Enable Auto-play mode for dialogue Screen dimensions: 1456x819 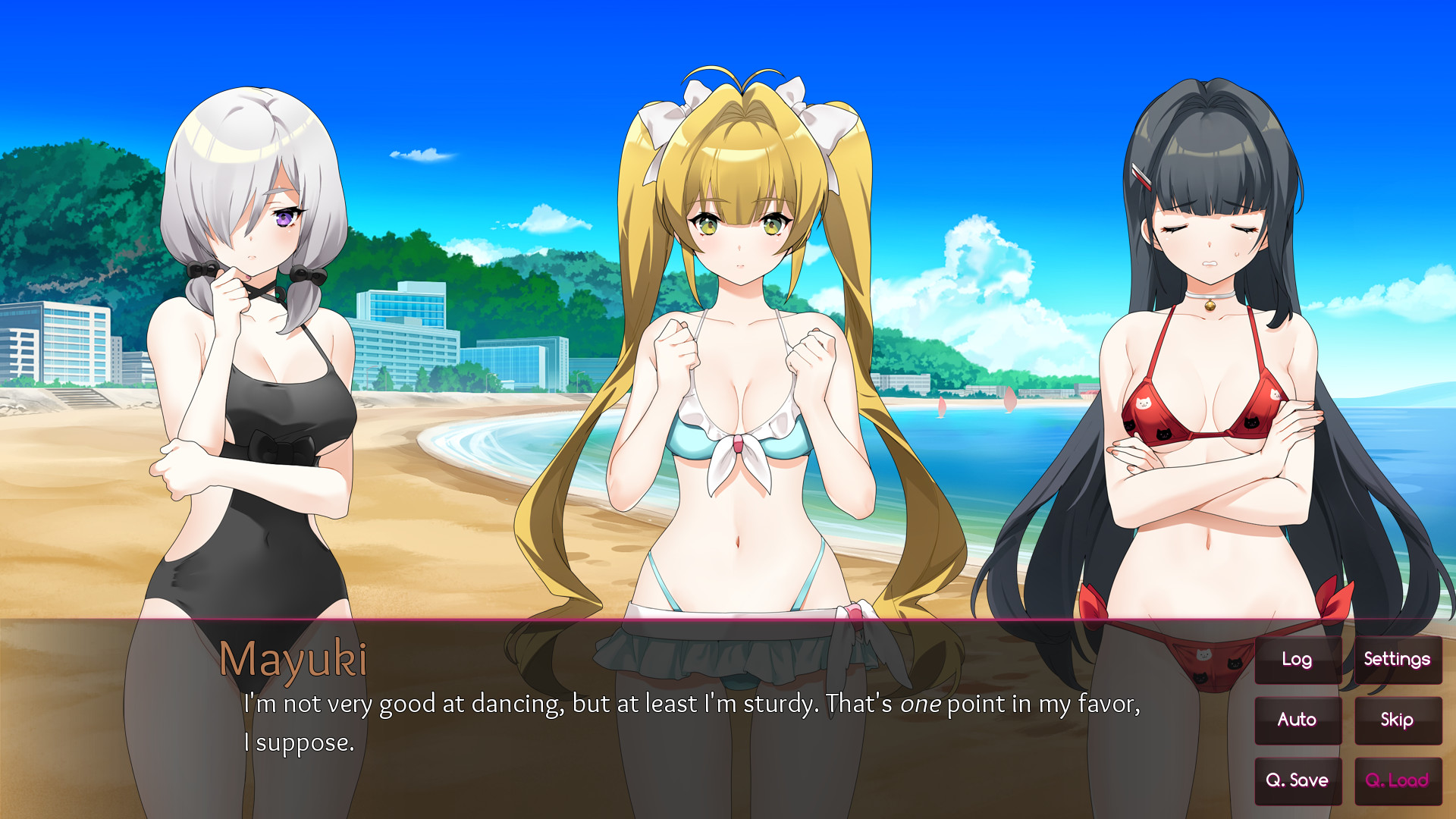point(1298,720)
